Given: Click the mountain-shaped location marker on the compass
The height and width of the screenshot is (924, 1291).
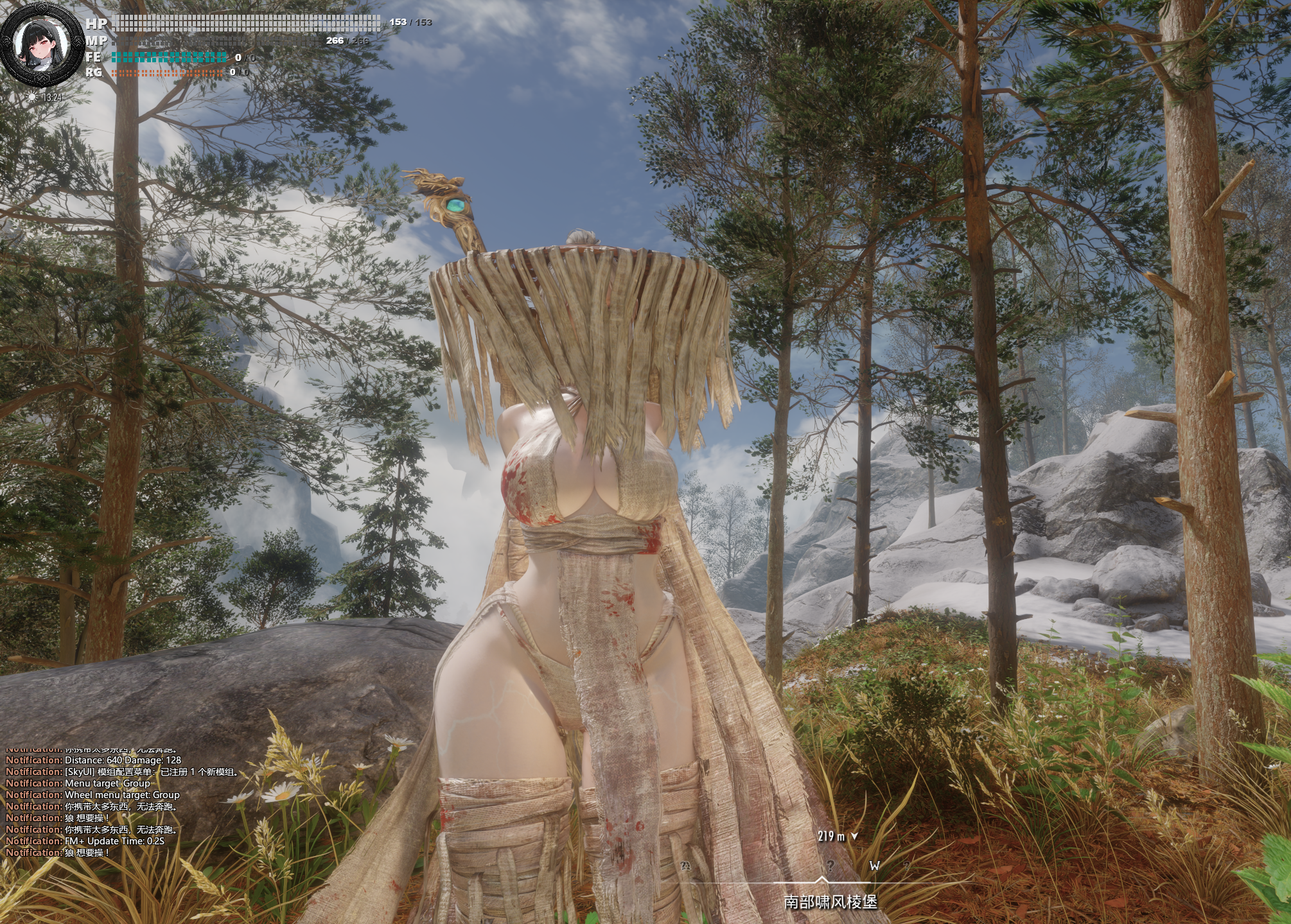Looking at the screenshot, I should [685, 867].
